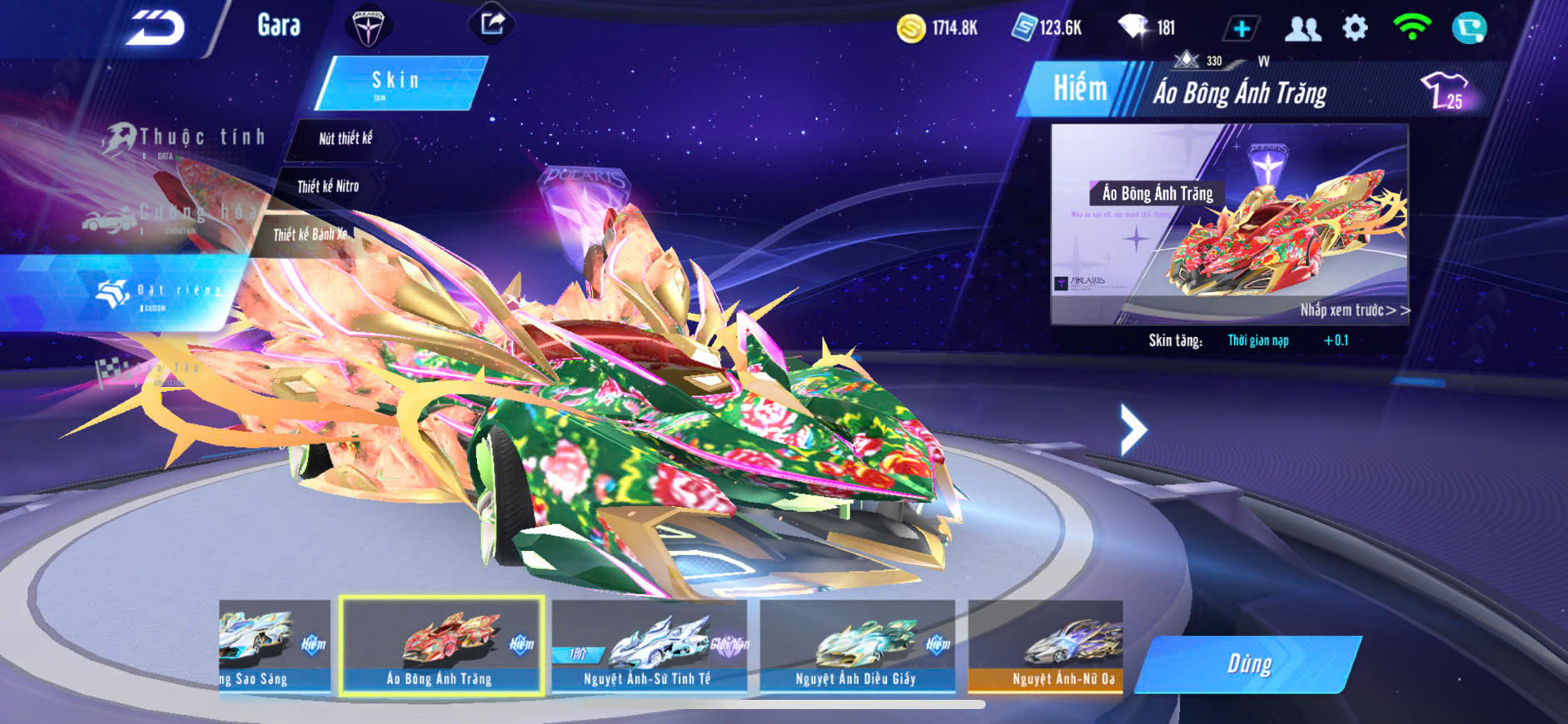Pick the Nguyệt Ảnh Diều Giấy skin
This screenshot has width=1568, height=724.
coord(857,646)
